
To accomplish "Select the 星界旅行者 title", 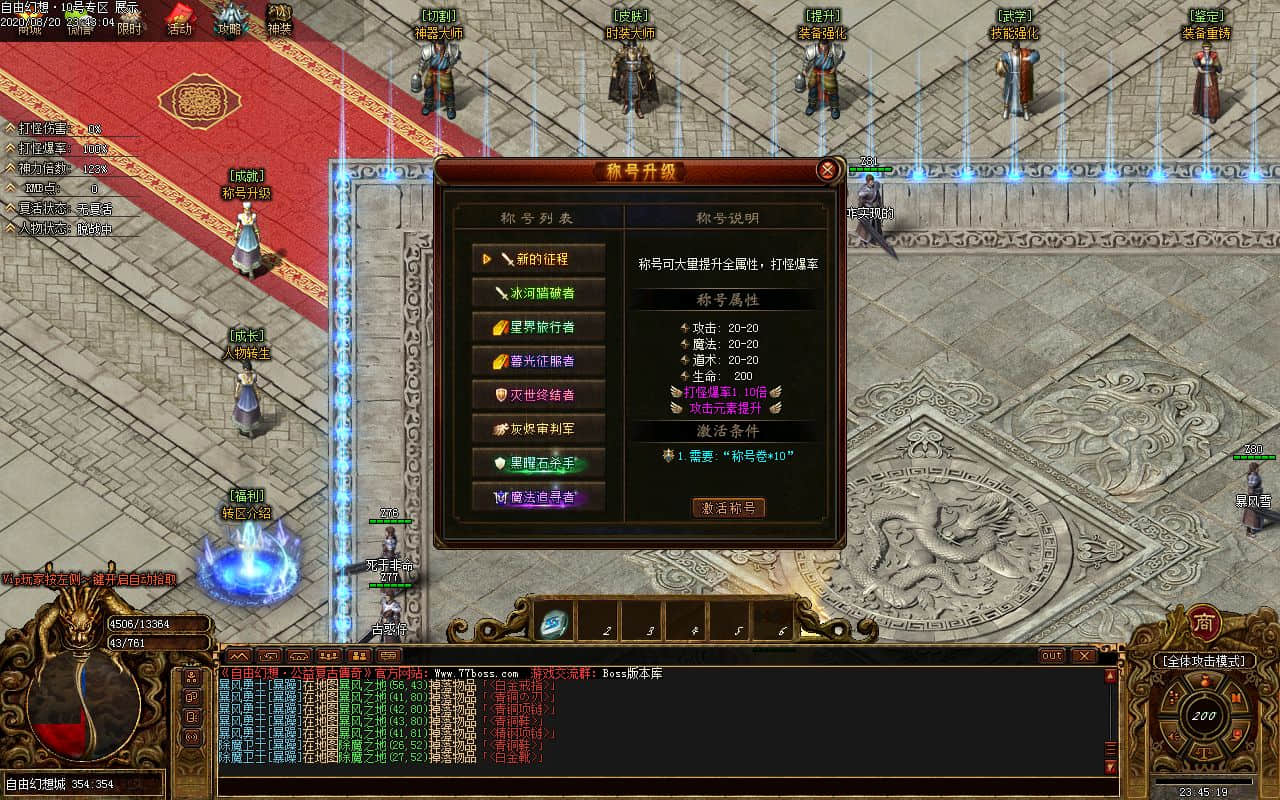I will click(539, 327).
